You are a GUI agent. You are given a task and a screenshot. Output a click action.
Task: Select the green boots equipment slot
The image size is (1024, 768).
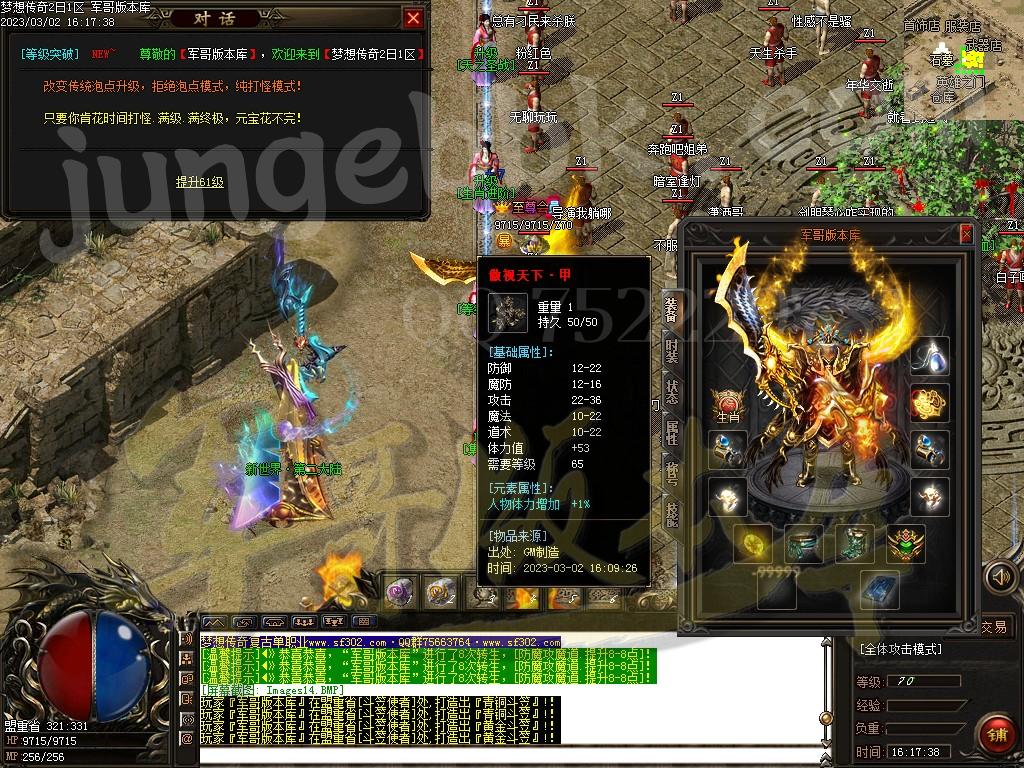854,544
